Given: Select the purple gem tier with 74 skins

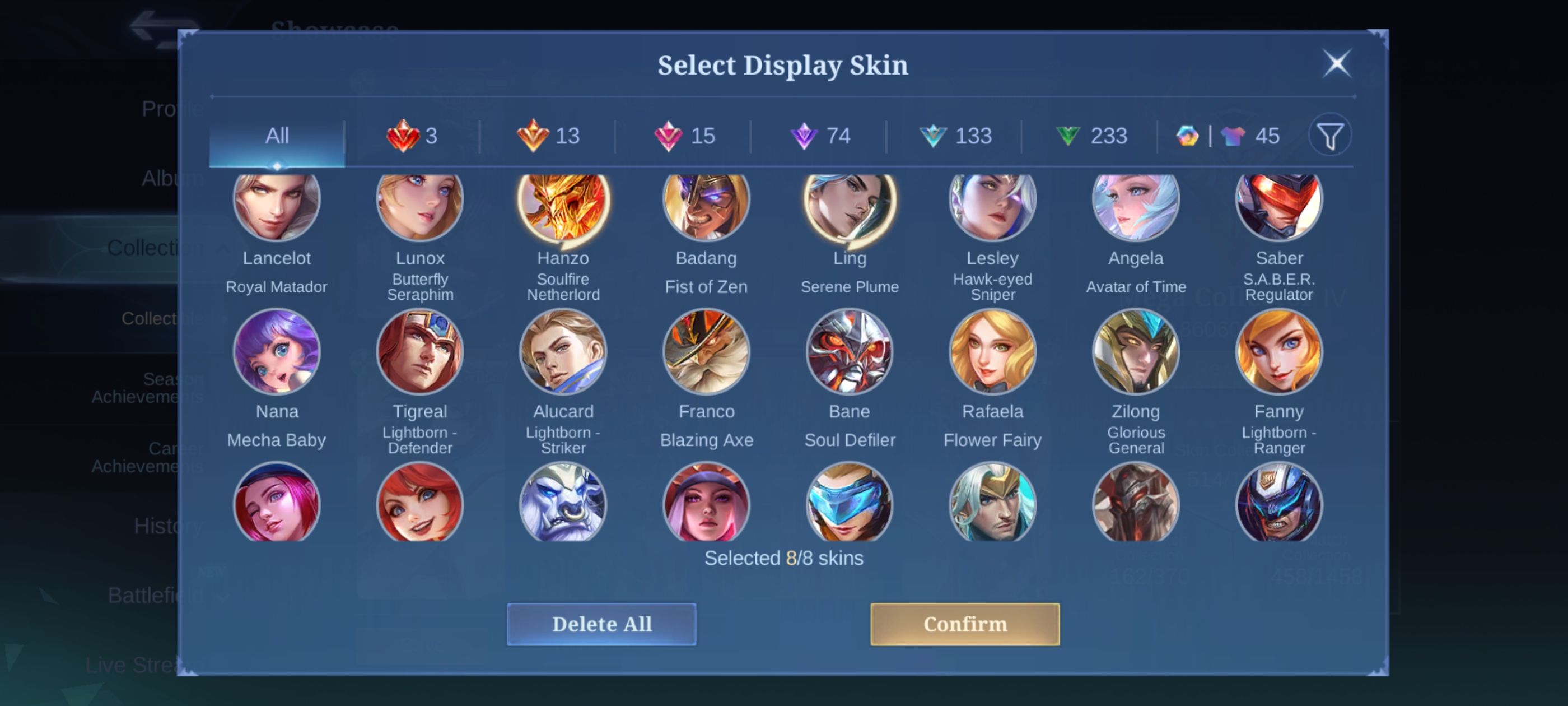Looking at the screenshot, I should [819, 136].
